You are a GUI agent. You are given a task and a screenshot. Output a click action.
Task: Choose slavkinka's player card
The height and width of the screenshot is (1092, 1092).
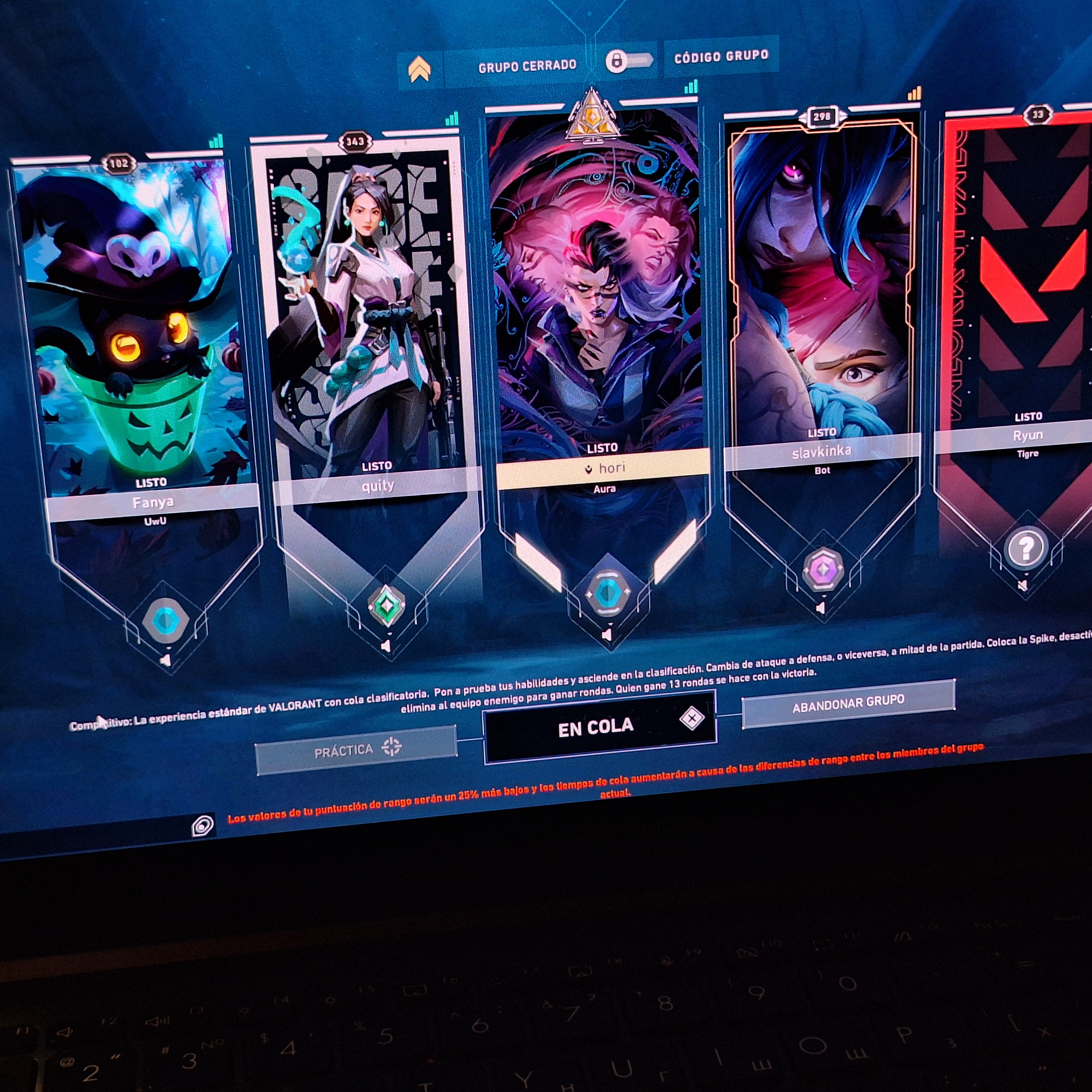(x=822, y=283)
